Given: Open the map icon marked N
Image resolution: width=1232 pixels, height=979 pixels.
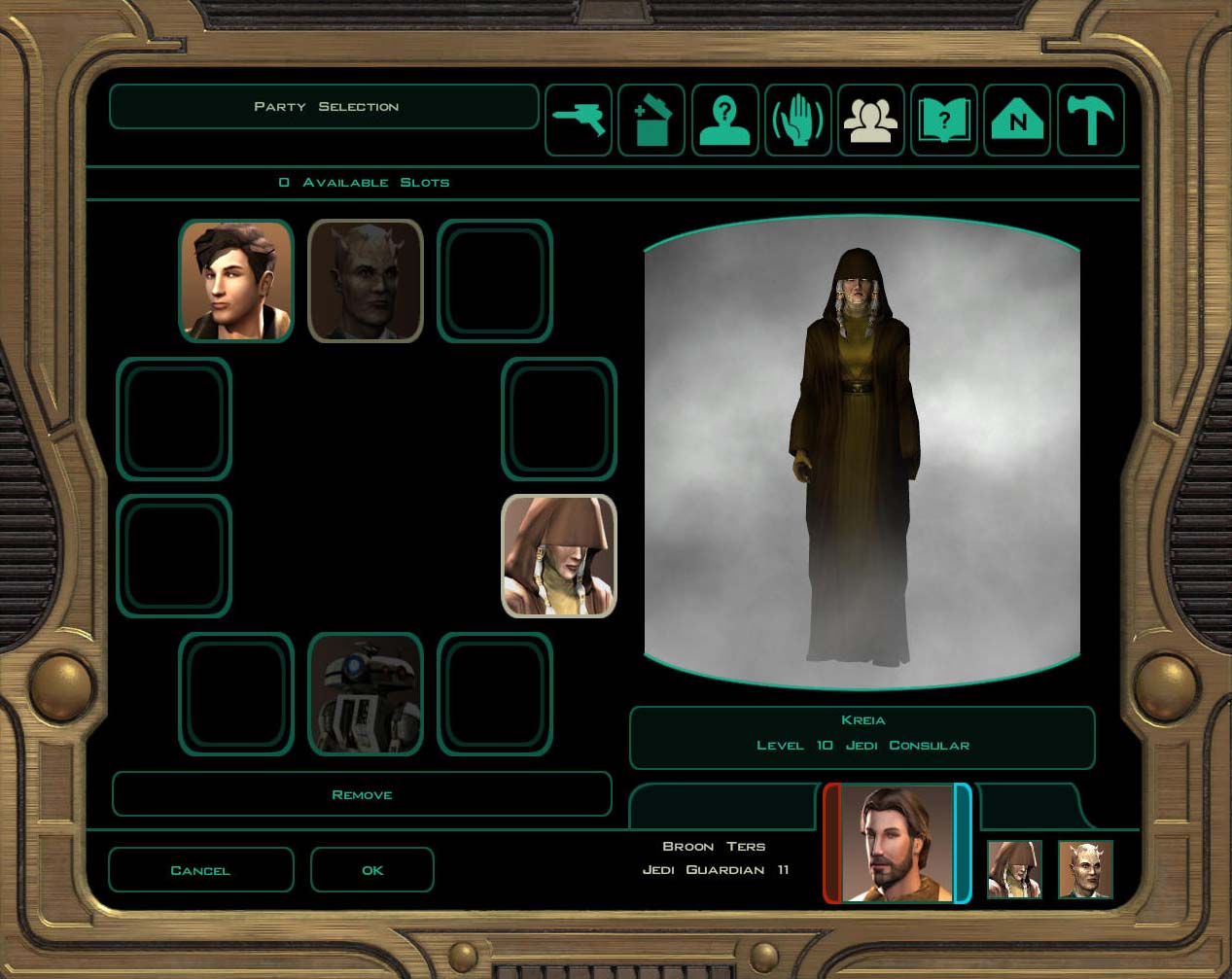Looking at the screenshot, I should point(1017,121).
